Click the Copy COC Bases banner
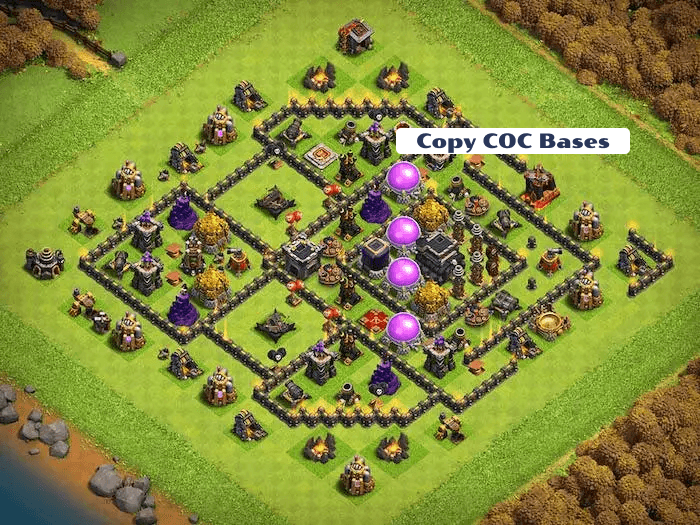The height and width of the screenshot is (525, 700). (512, 141)
